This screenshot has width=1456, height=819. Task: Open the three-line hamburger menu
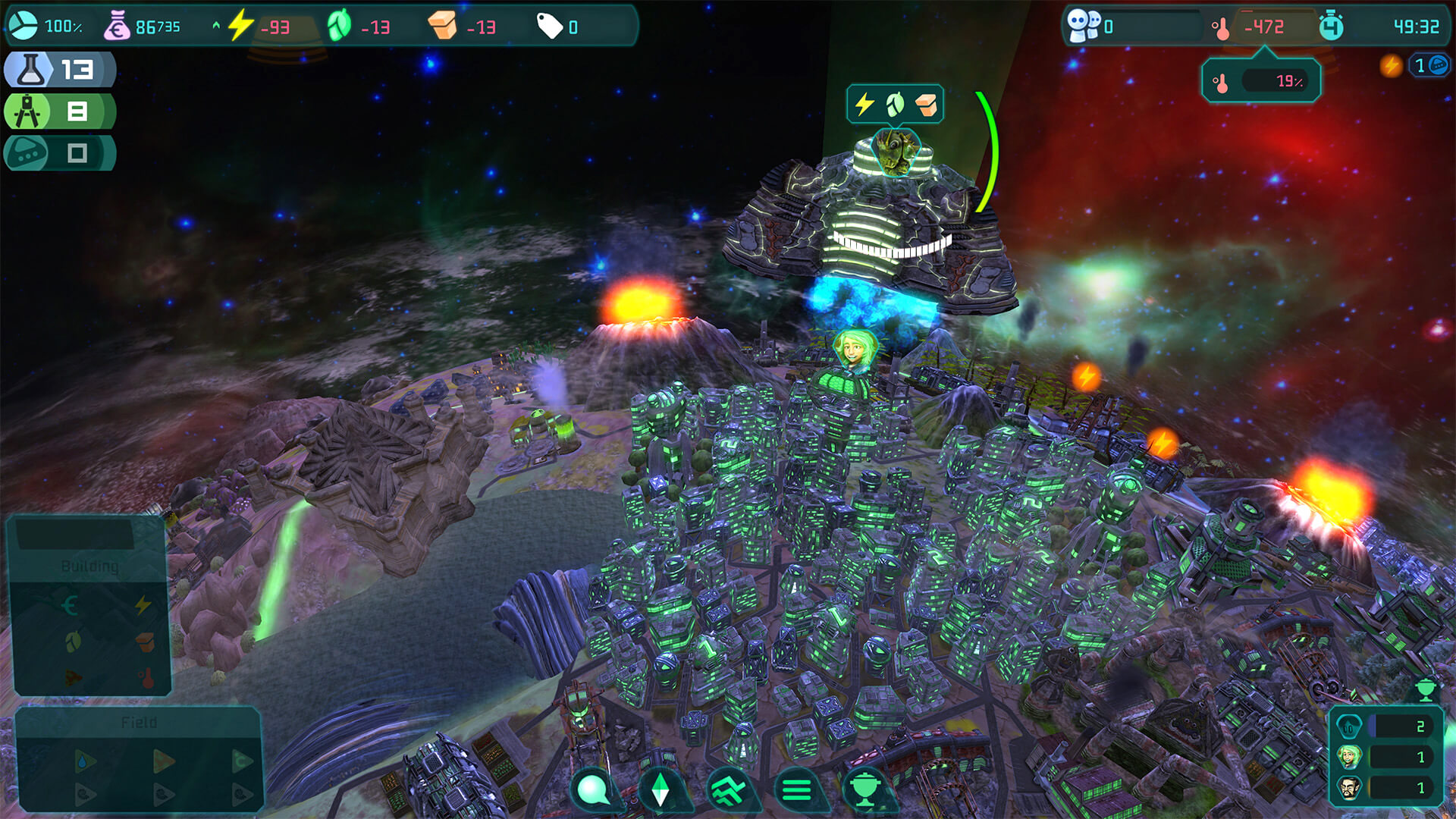click(796, 790)
